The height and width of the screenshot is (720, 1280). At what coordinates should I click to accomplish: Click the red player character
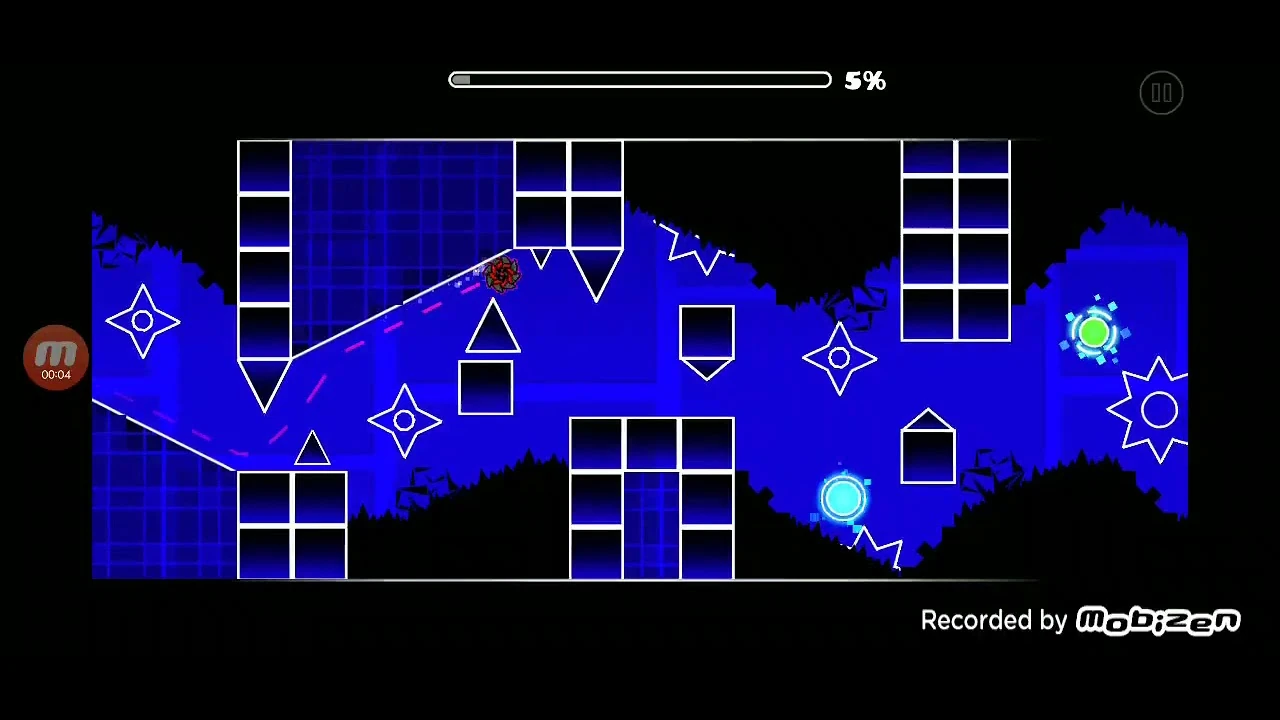point(503,275)
